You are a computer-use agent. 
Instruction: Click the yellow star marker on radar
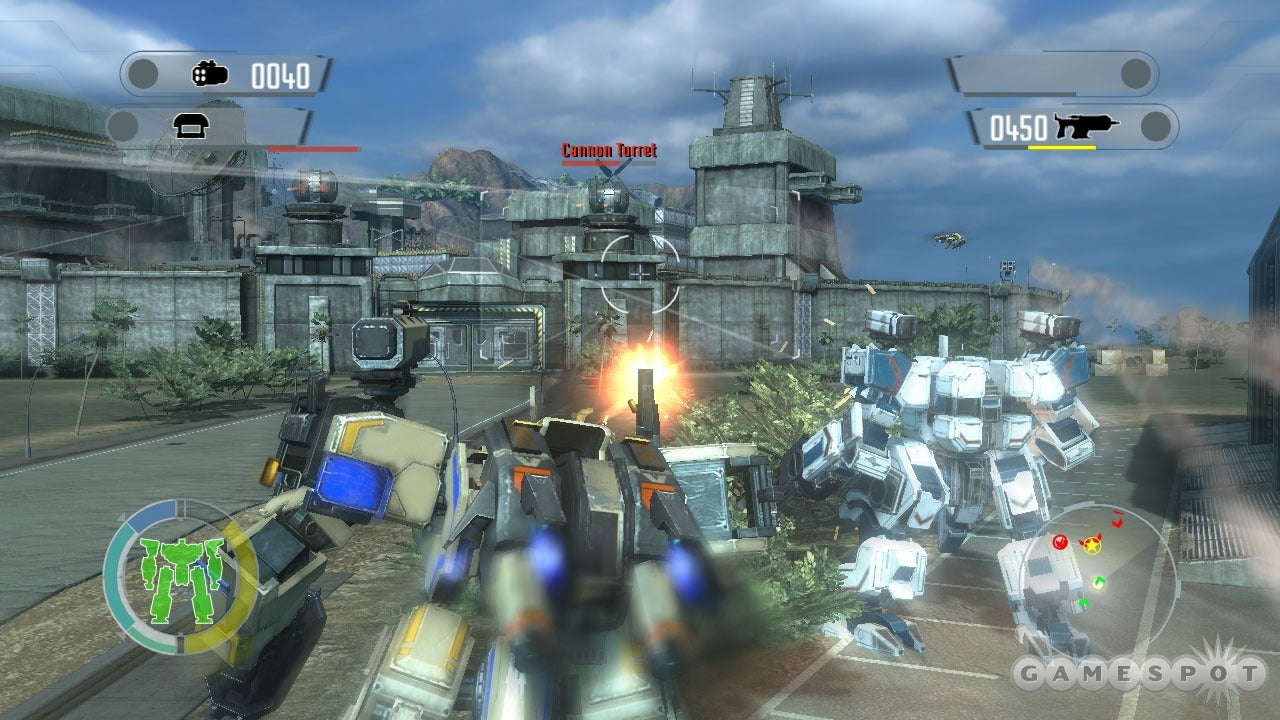click(x=1092, y=546)
